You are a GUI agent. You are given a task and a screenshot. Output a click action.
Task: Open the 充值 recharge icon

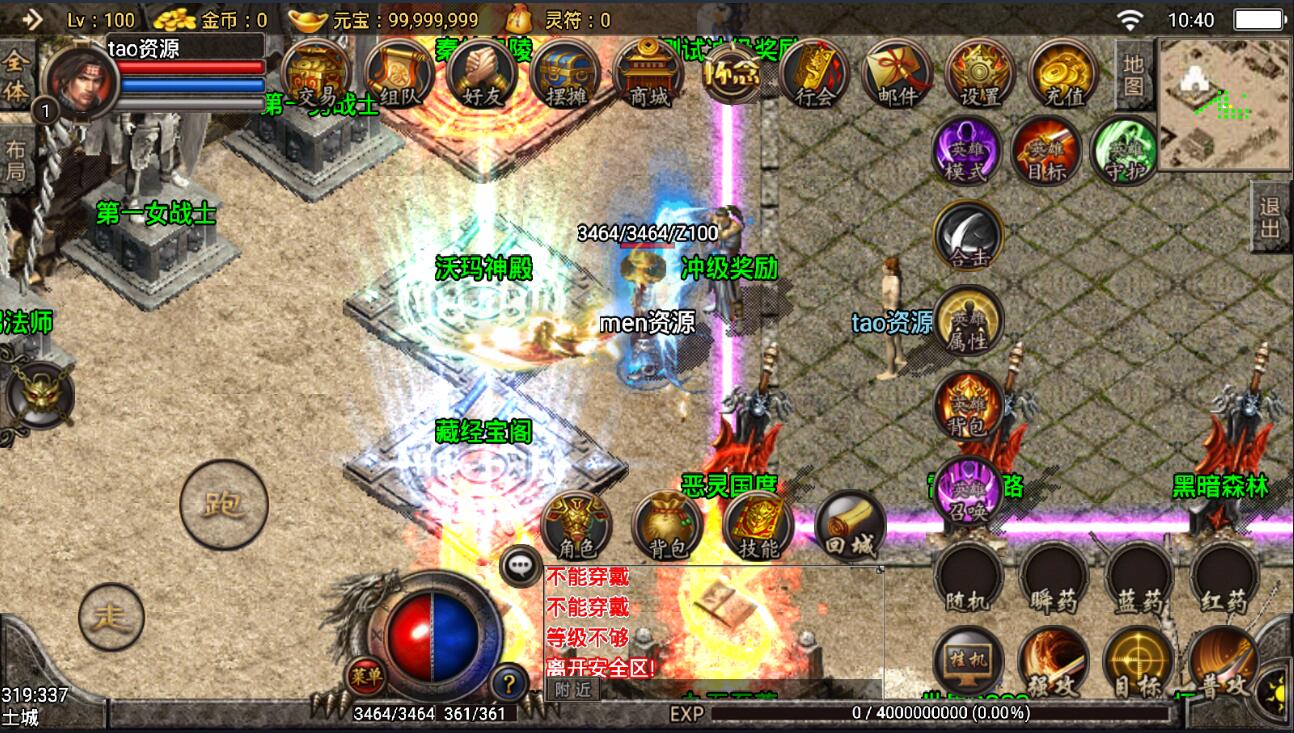[x=1063, y=74]
